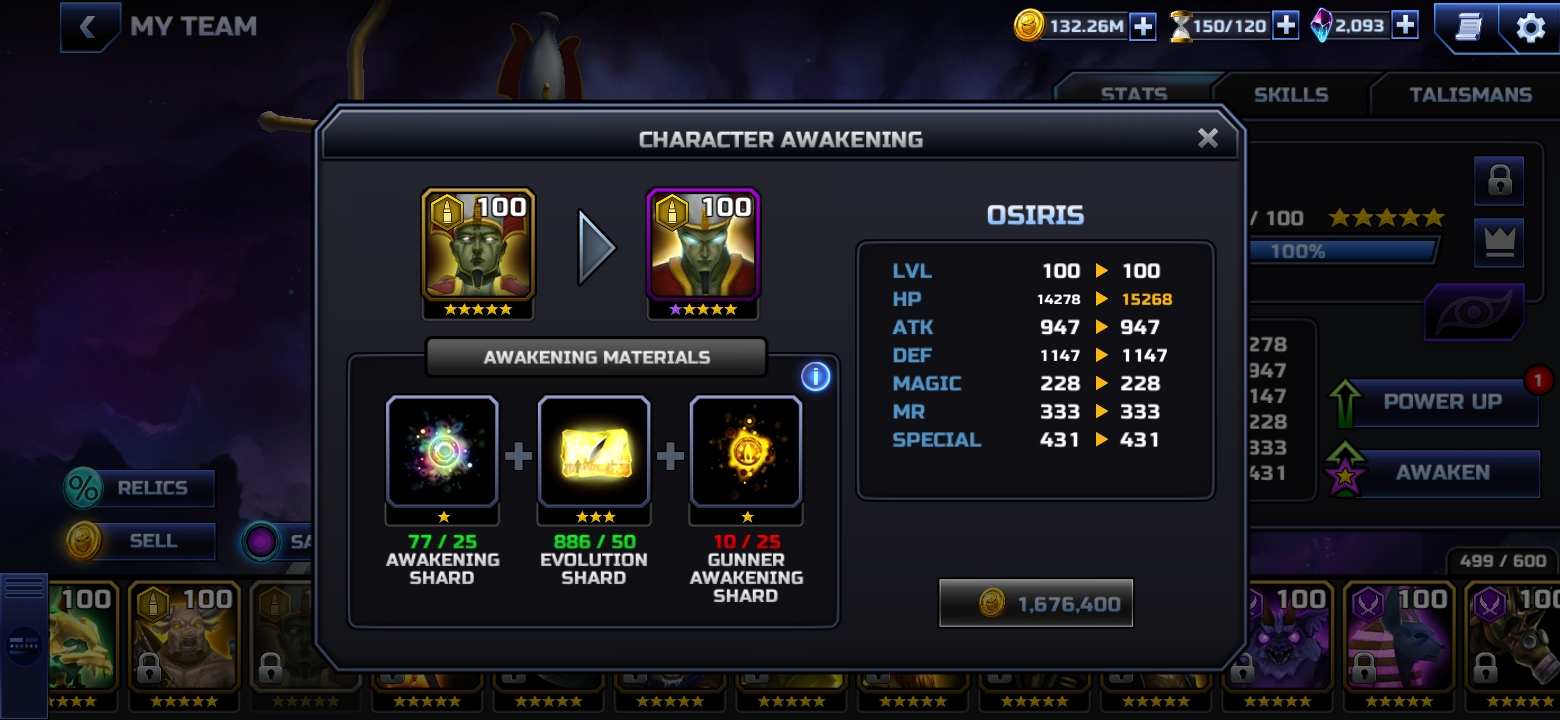Select the Evolution Shard material slot

594,452
